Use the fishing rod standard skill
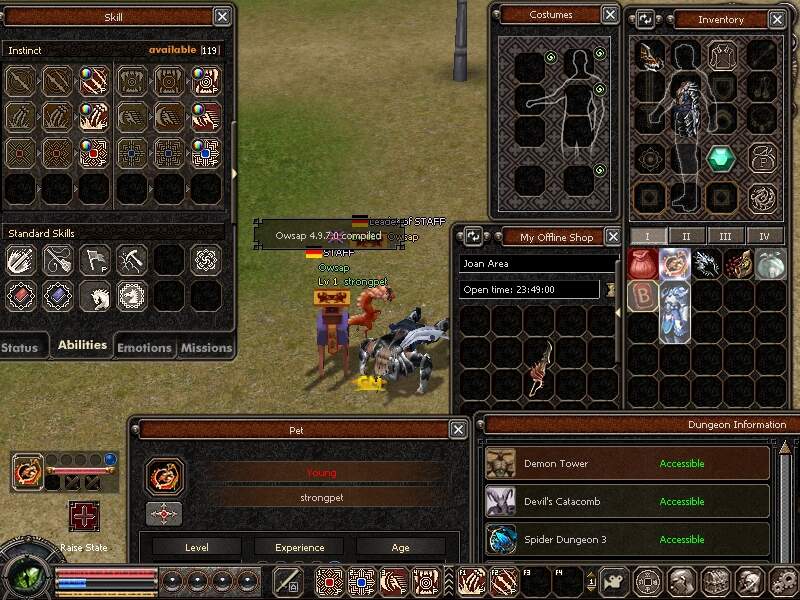Screen dimensions: 800x600 pos(57,260)
